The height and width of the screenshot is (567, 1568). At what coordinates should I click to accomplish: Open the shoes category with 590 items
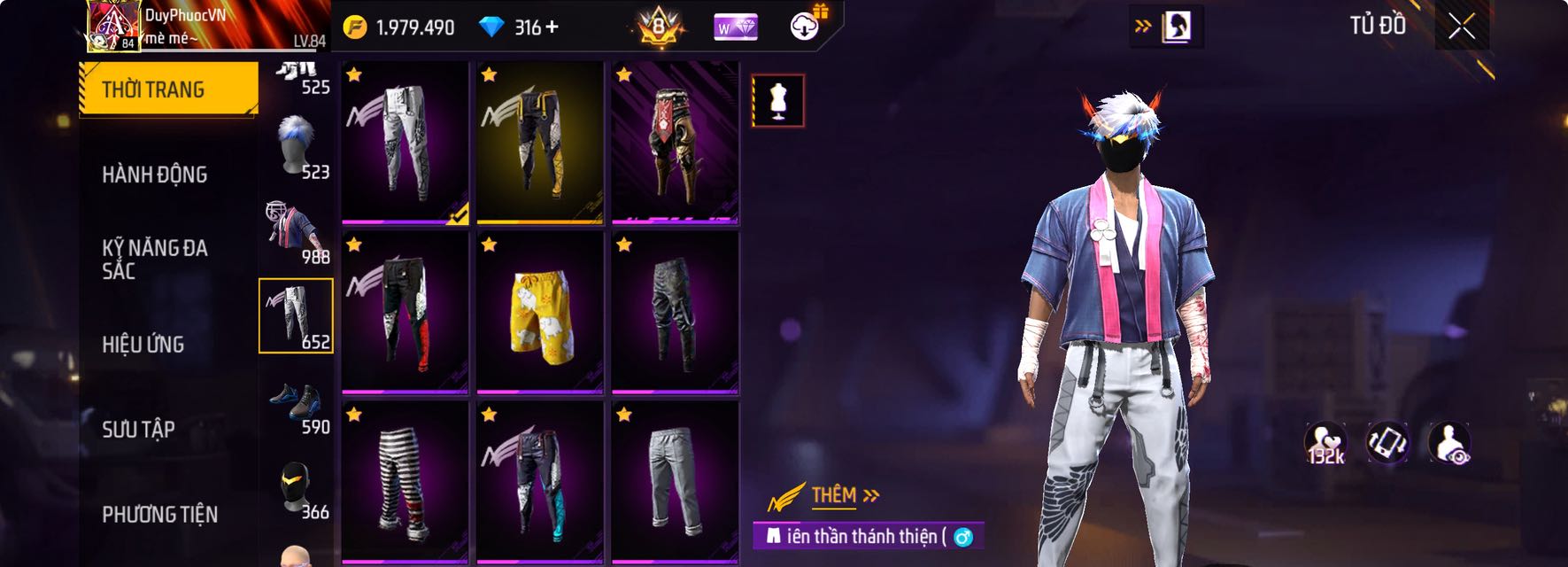click(x=297, y=407)
